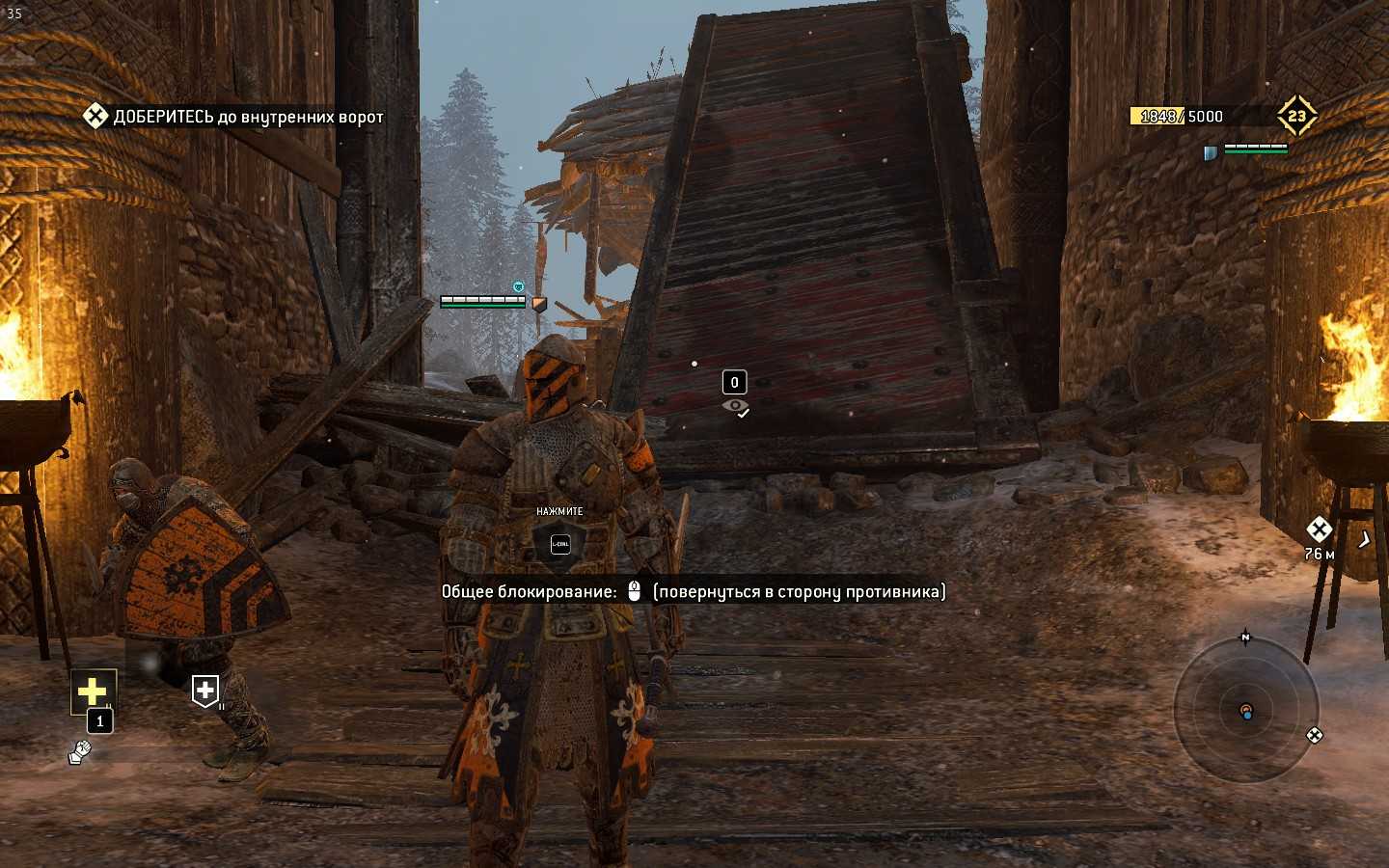The height and width of the screenshot is (868, 1389).
Task: Click the eye icon above the door
Action: (x=735, y=406)
